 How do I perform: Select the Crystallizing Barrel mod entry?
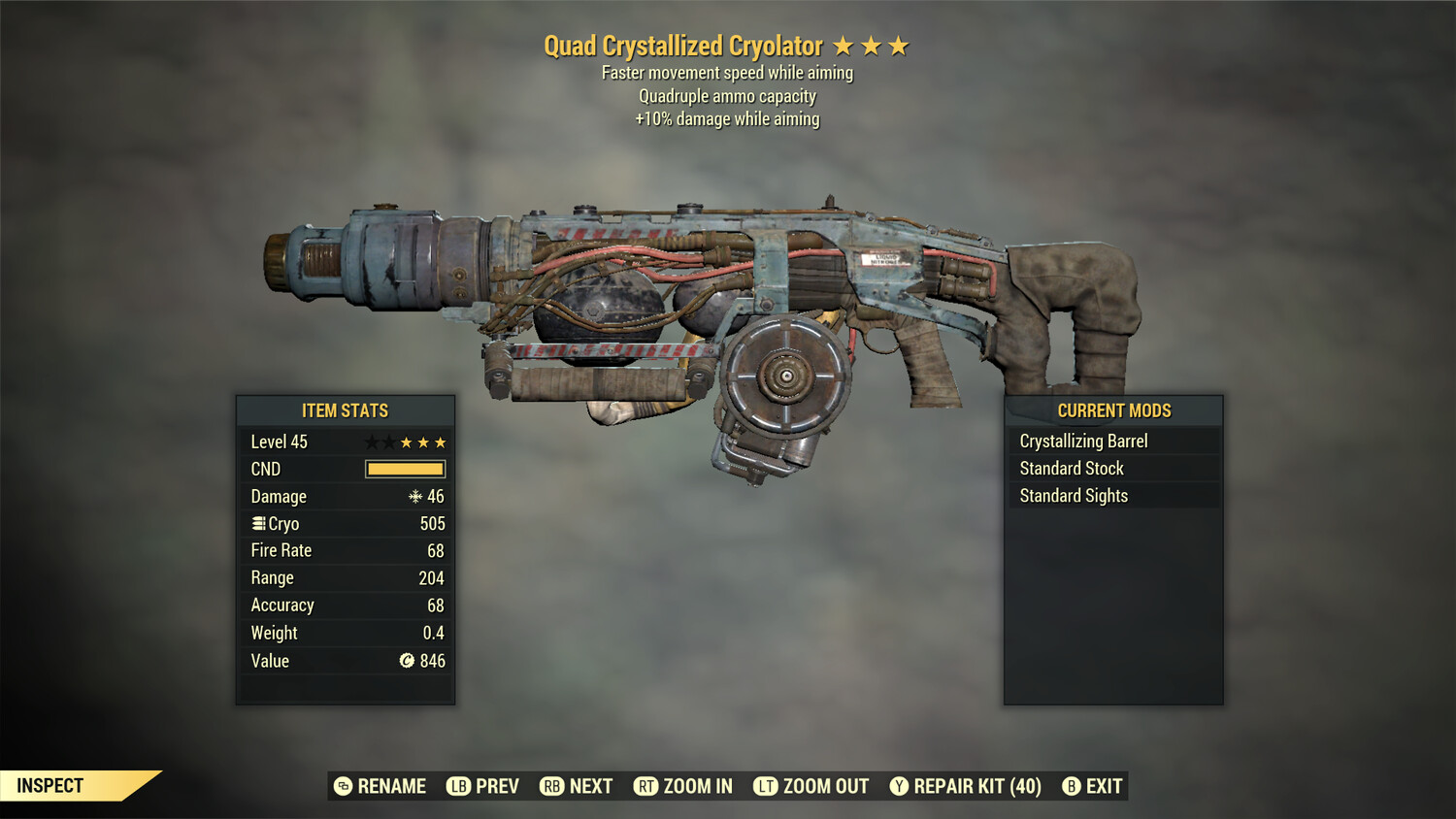pyautogui.click(x=1083, y=440)
